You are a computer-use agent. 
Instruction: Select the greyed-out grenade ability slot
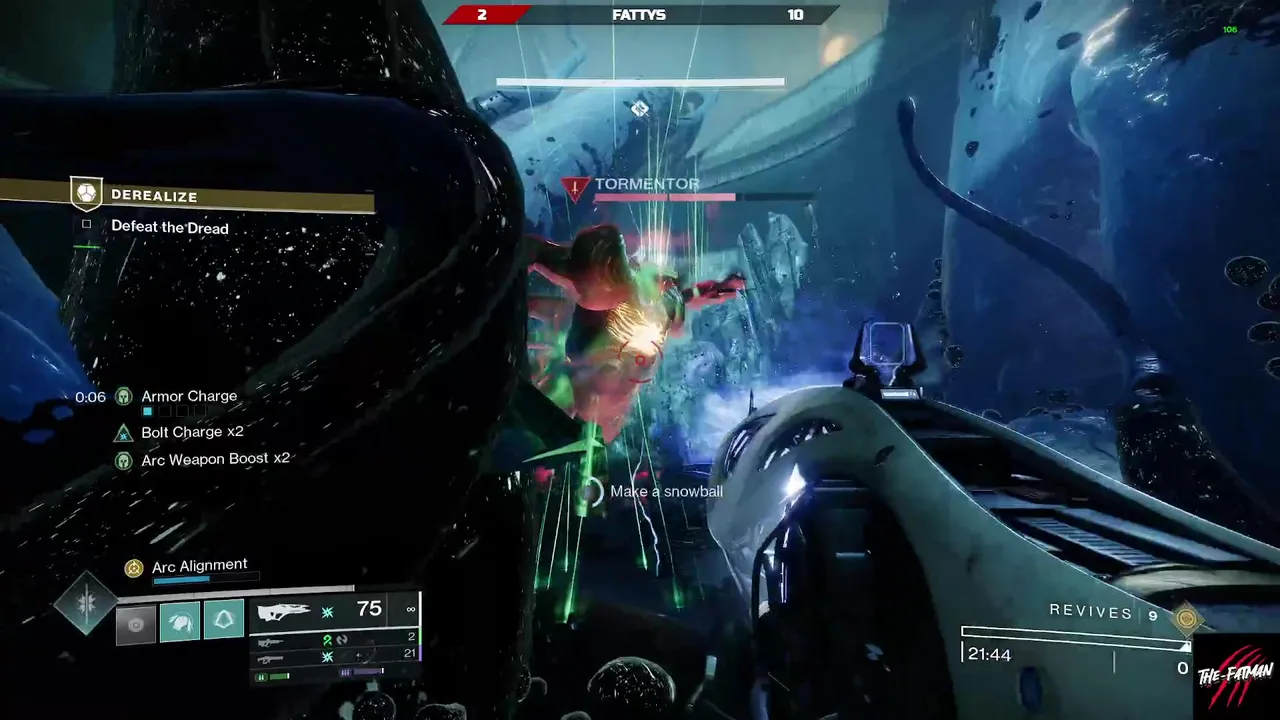pos(136,622)
